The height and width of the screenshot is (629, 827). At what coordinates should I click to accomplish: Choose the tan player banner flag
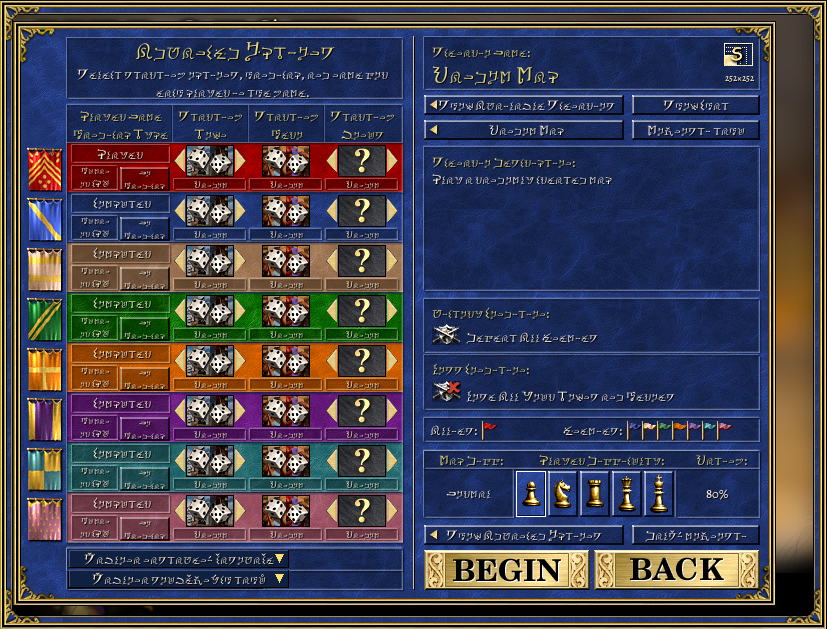45,268
